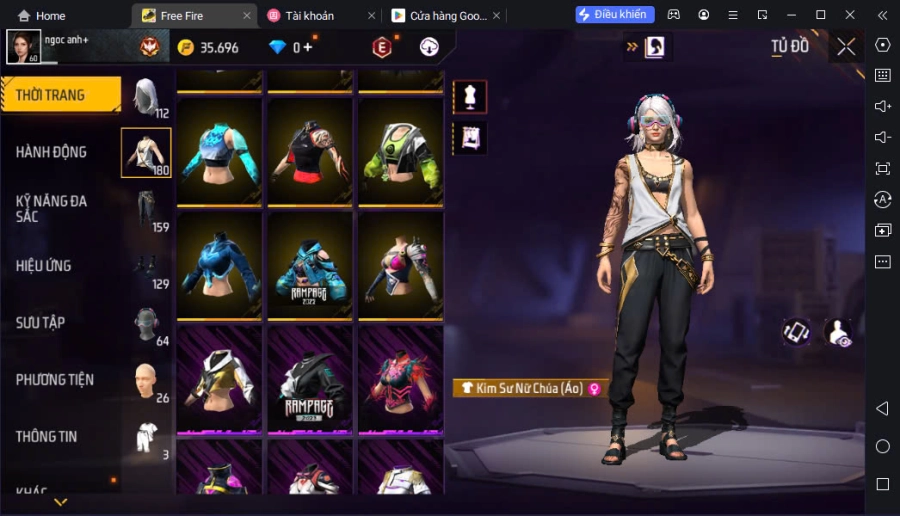Select the bald head subcategory with 26 items
Screen dimensions: 900x516
coord(147,380)
